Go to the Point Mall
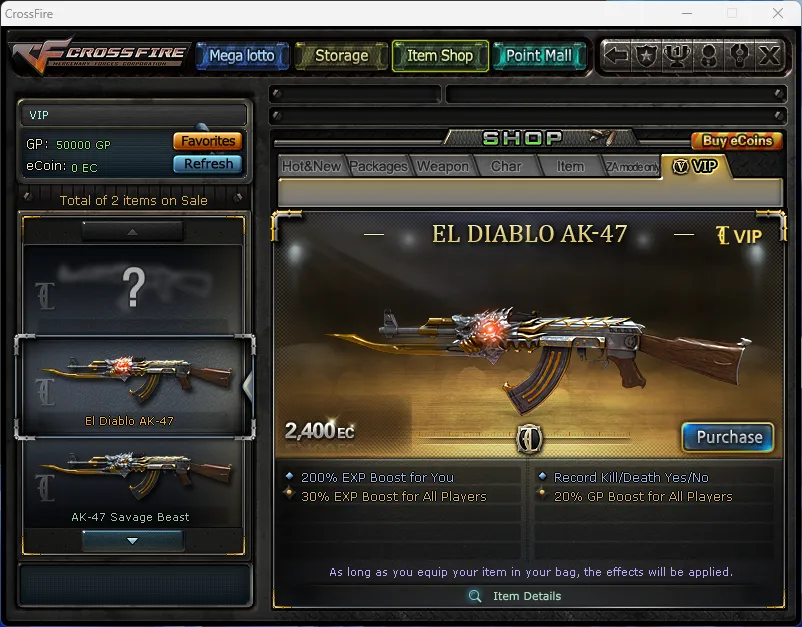The width and height of the screenshot is (802, 627). pyautogui.click(x=538, y=56)
